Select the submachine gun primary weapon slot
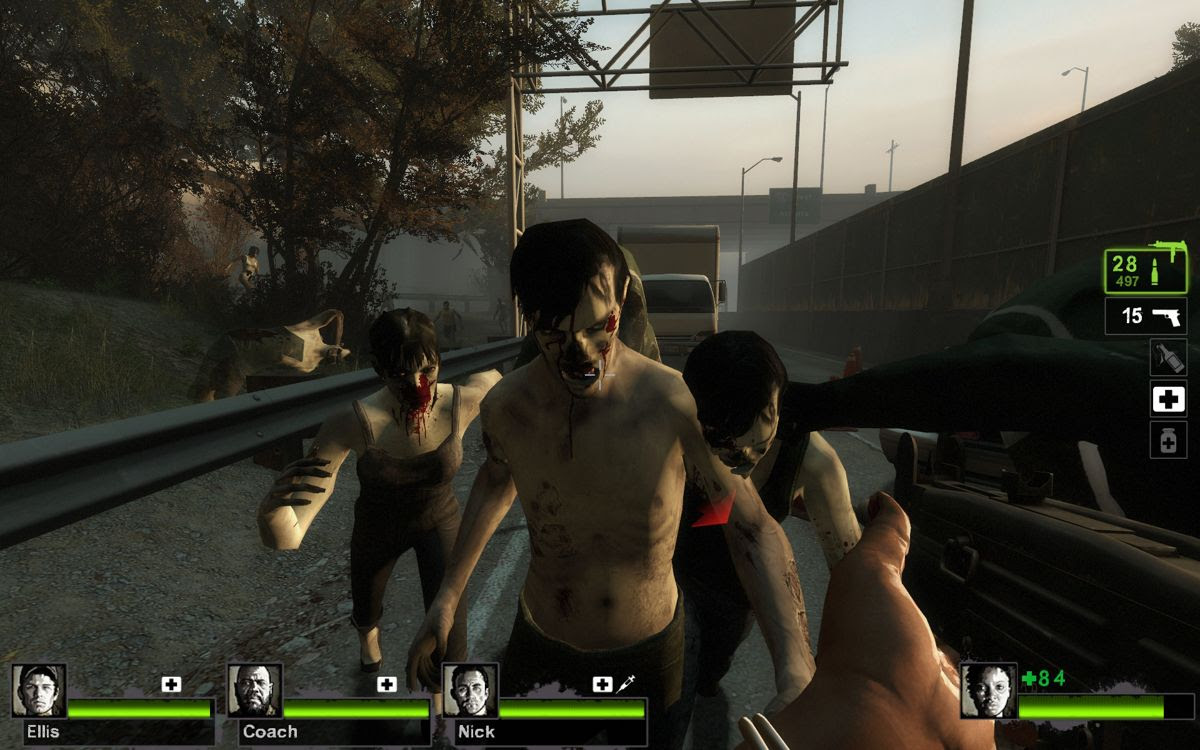This screenshot has height=750, width=1200. (x=1144, y=270)
